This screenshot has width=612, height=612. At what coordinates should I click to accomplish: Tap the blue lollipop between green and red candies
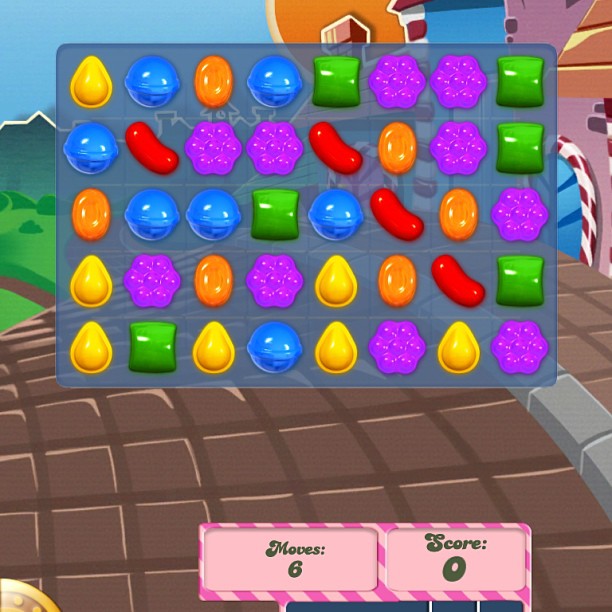[336, 215]
